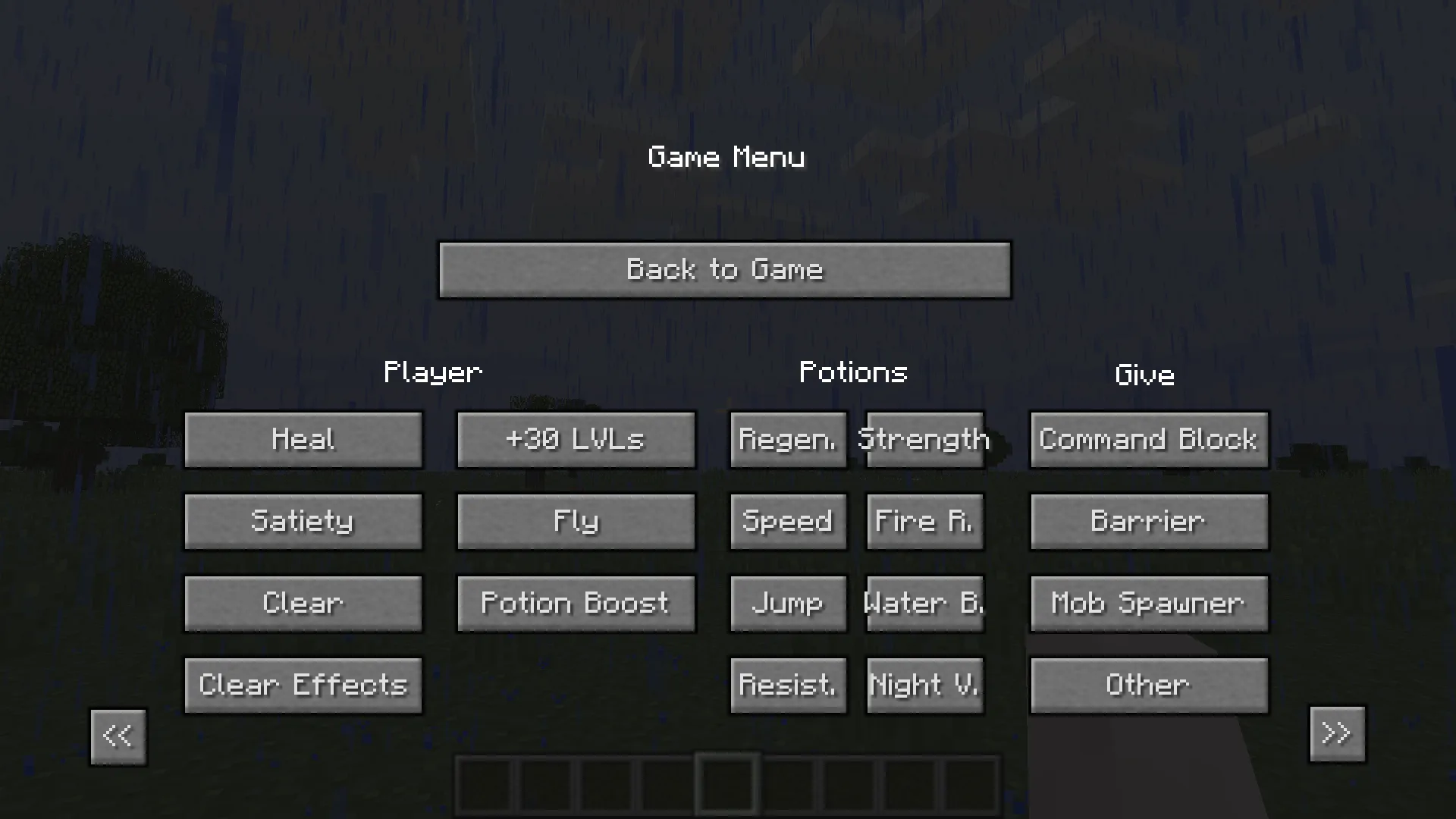Give yourself +30 LVLs
Screen dimensions: 1456x819
tap(576, 440)
